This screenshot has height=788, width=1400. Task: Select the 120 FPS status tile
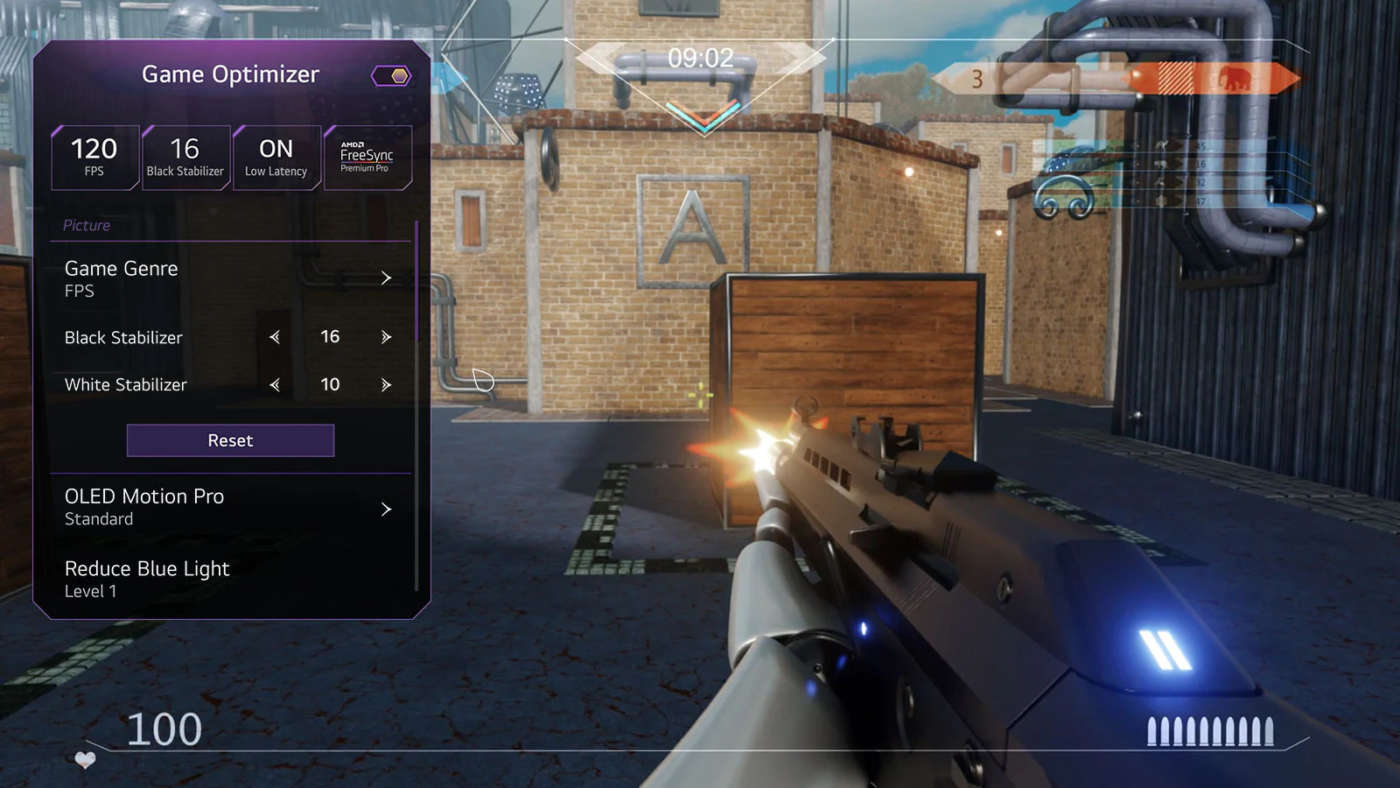pyautogui.click(x=95, y=158)
